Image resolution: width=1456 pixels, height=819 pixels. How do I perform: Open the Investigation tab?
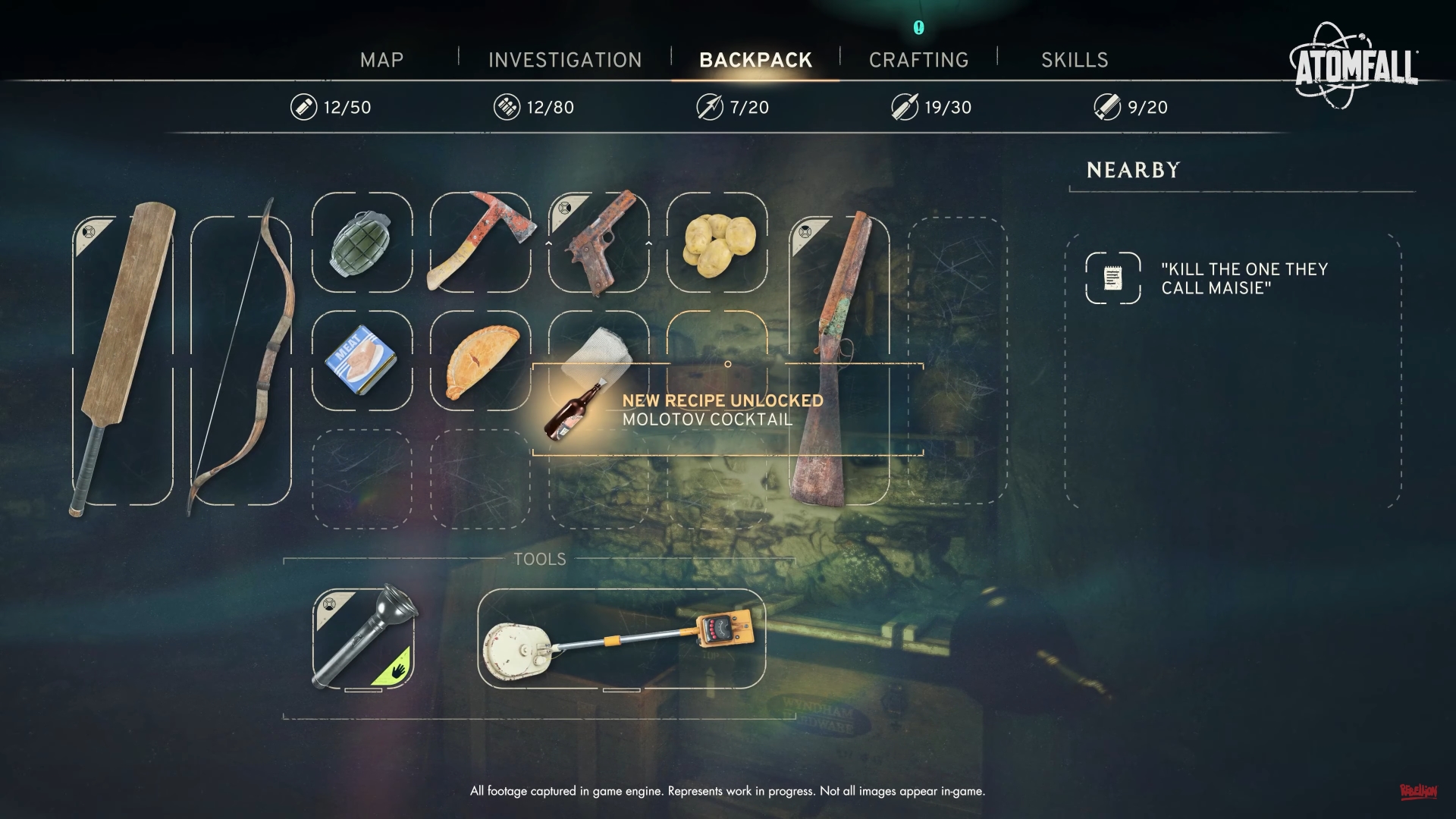(565, 60)
